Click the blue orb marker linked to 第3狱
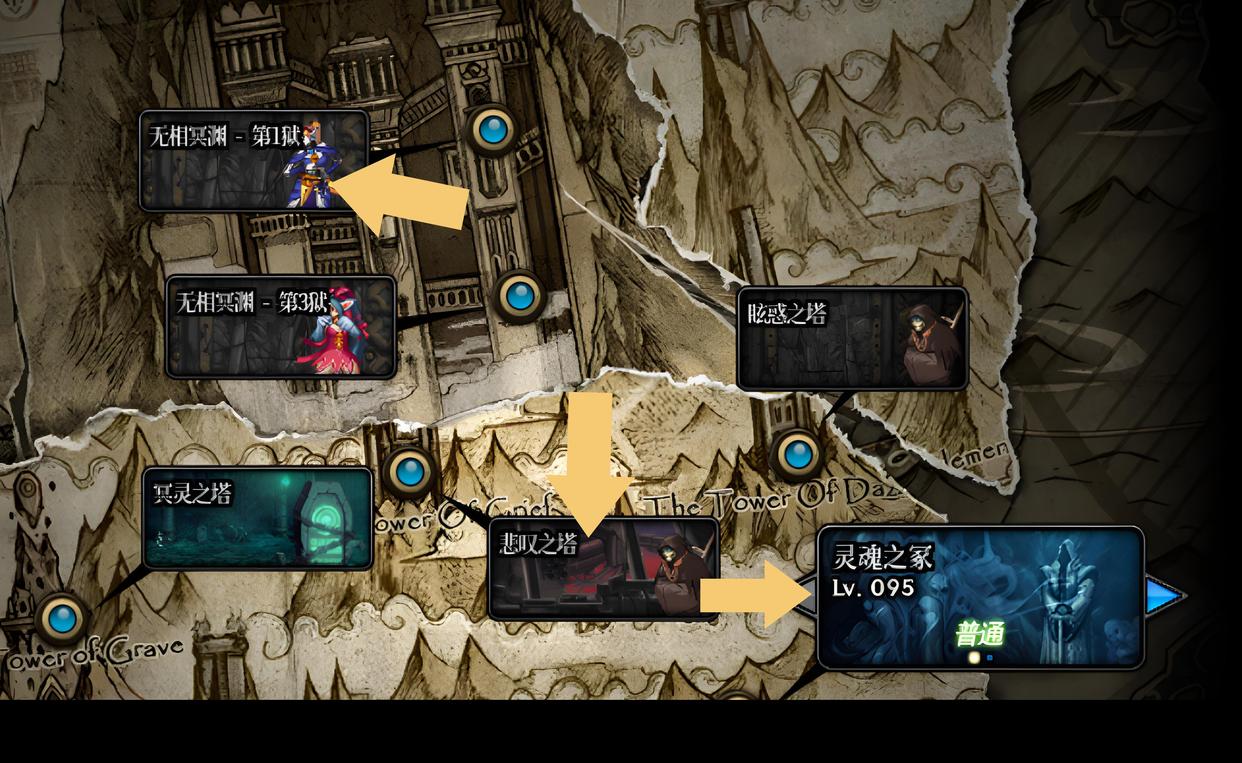Screen dimensions: 1242x763 (519, 295)
